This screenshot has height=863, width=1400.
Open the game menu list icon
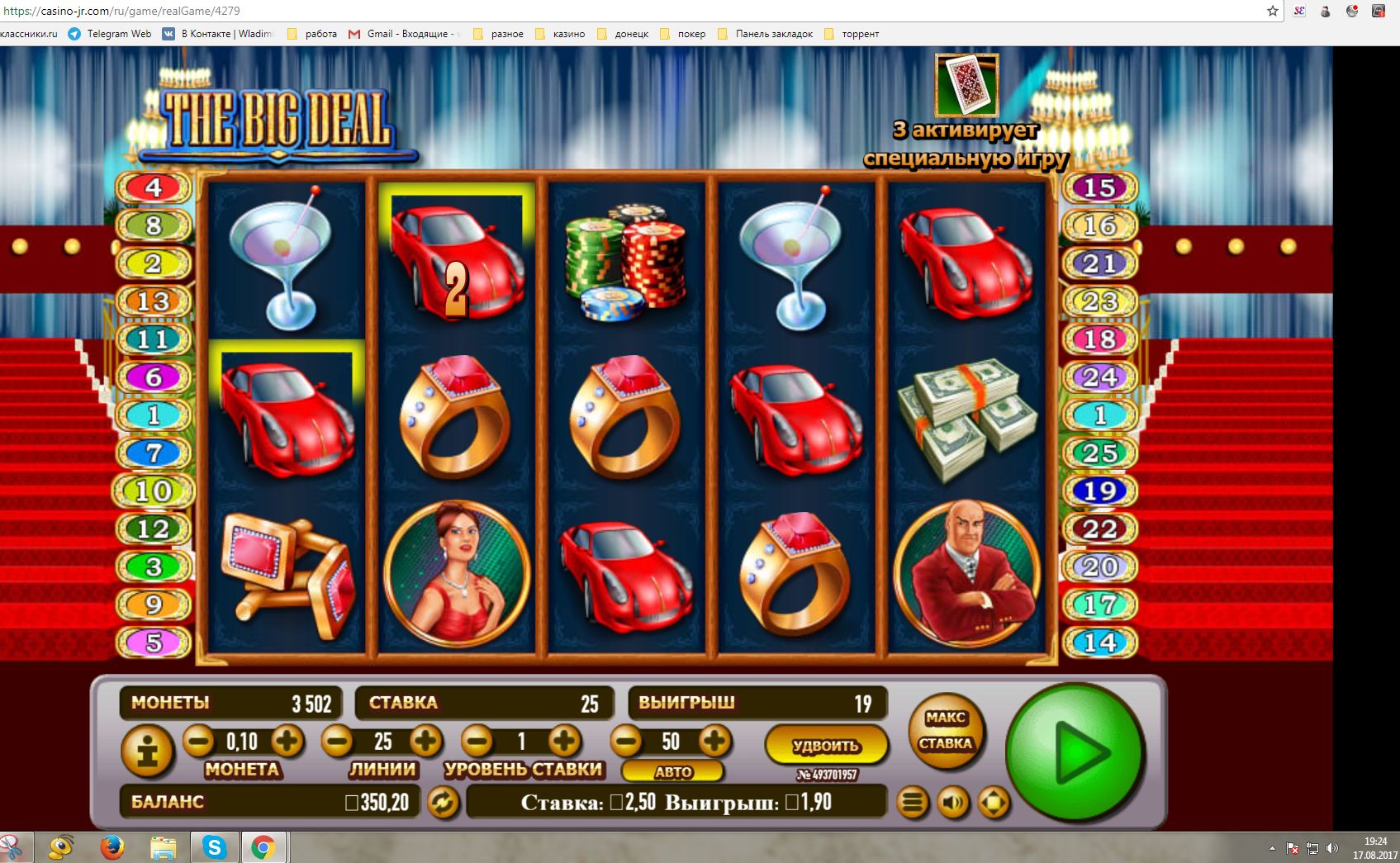tap(913, 802)
